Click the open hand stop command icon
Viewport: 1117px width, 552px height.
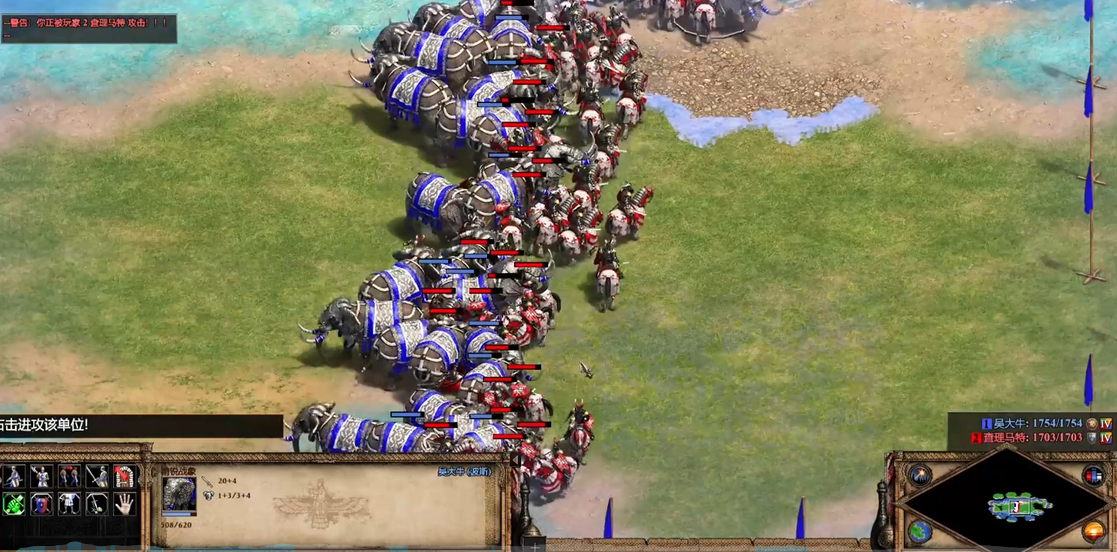tap(124, 503)
